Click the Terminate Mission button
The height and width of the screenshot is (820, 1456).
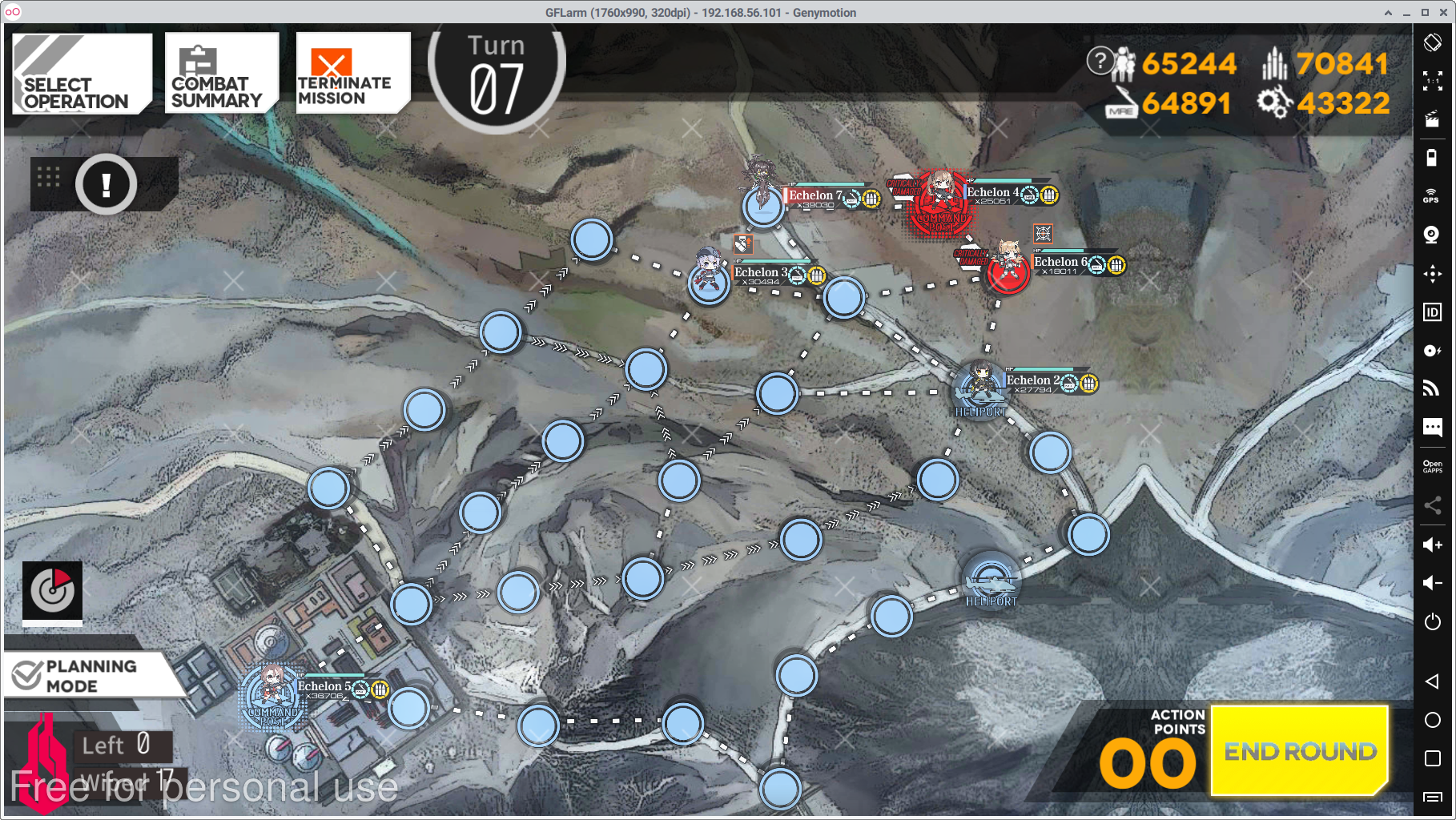tap(352, 74)
